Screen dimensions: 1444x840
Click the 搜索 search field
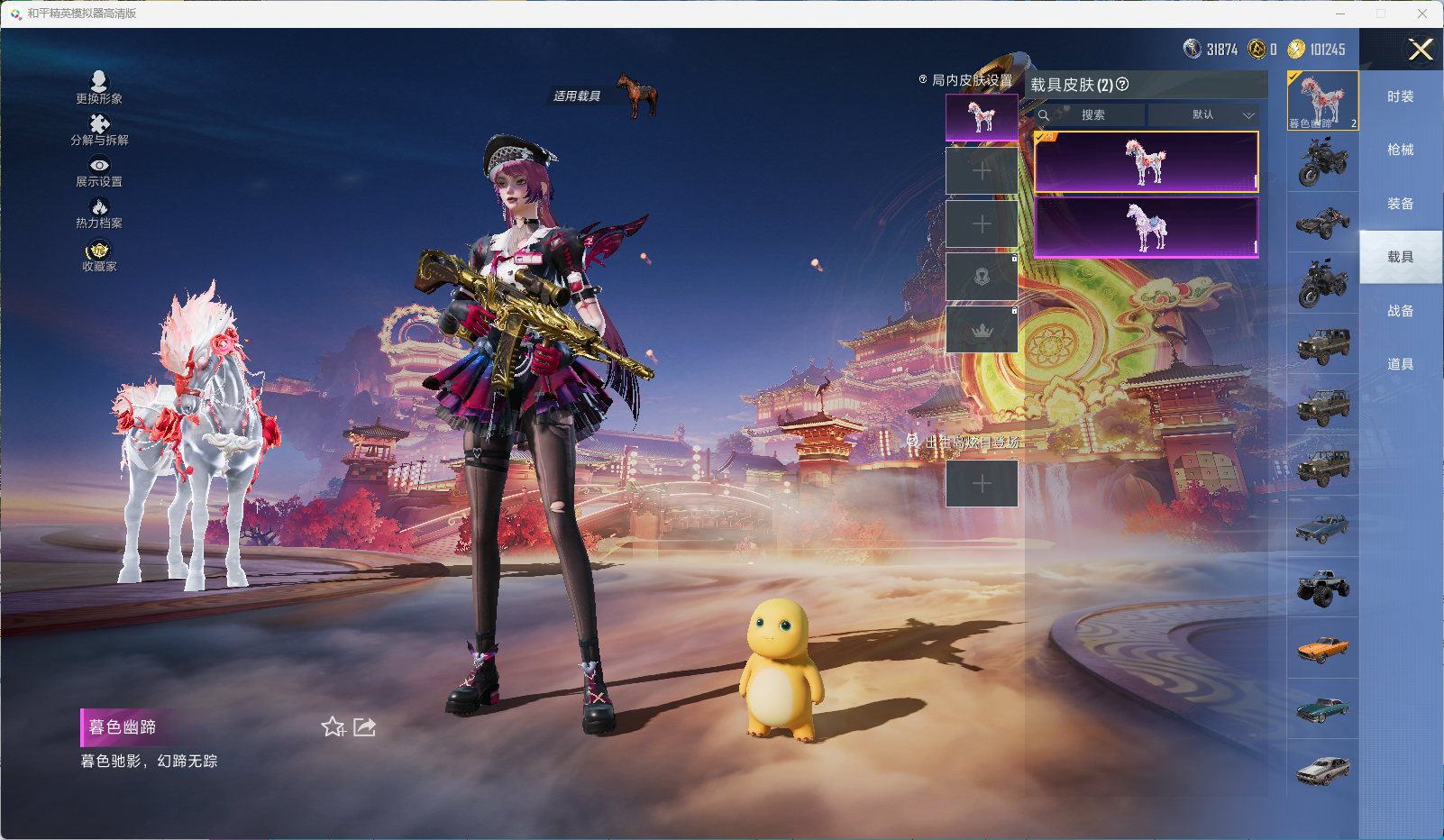[1092, 115]
